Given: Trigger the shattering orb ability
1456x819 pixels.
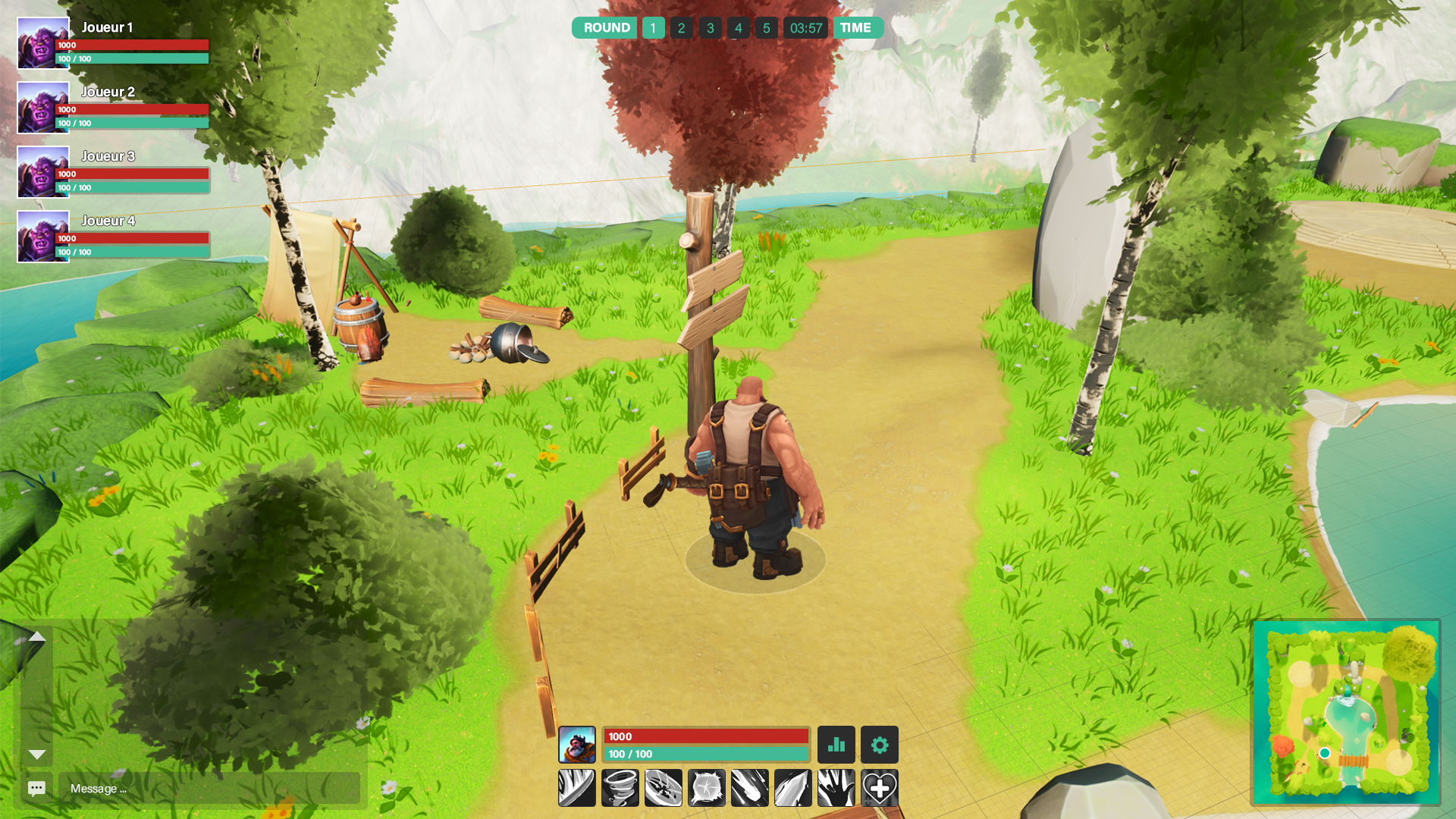Looking at the screenshot, I should coord(707,788).
